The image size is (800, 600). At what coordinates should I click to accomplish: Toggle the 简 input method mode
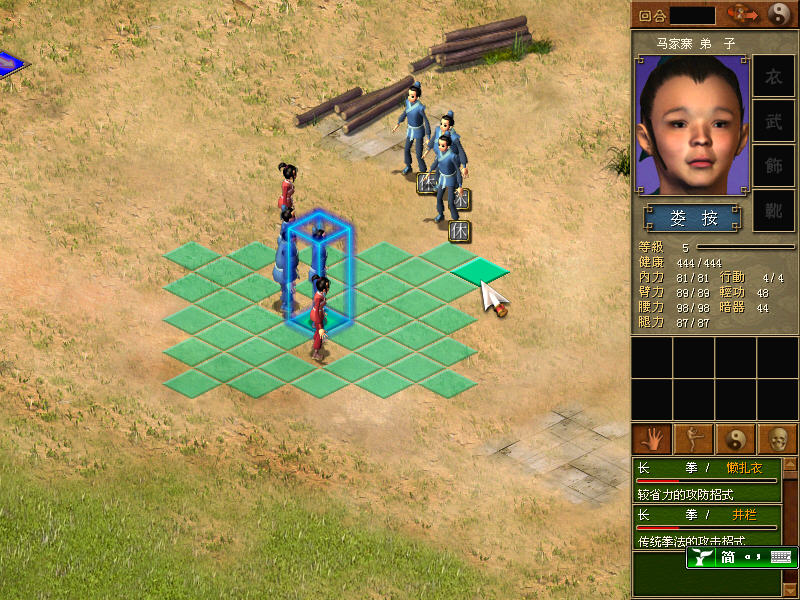[x=729, y=558]
